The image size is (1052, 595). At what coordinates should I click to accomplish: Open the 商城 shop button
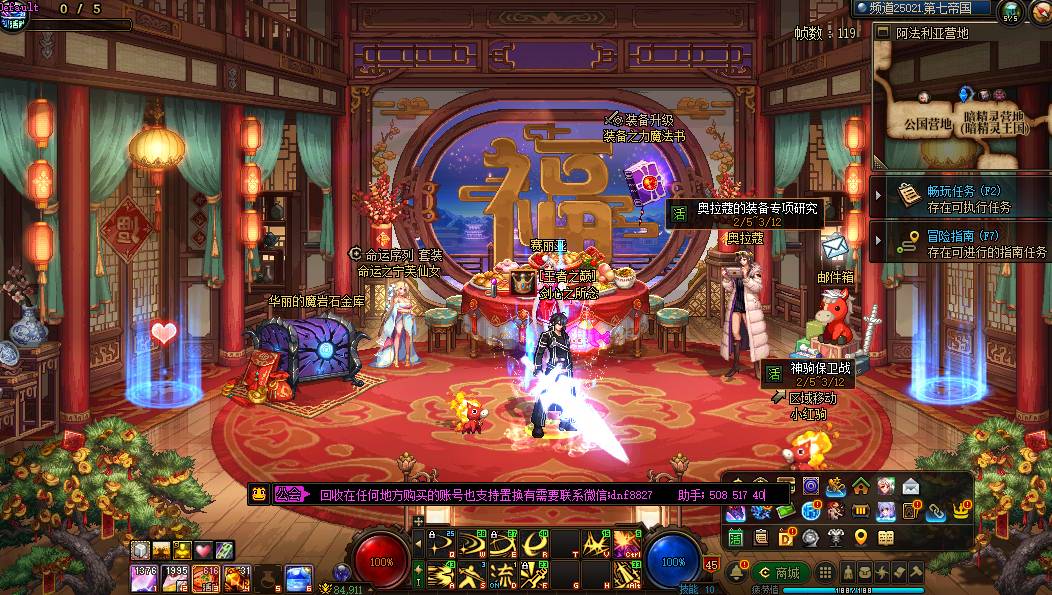[x=777, y=573]
